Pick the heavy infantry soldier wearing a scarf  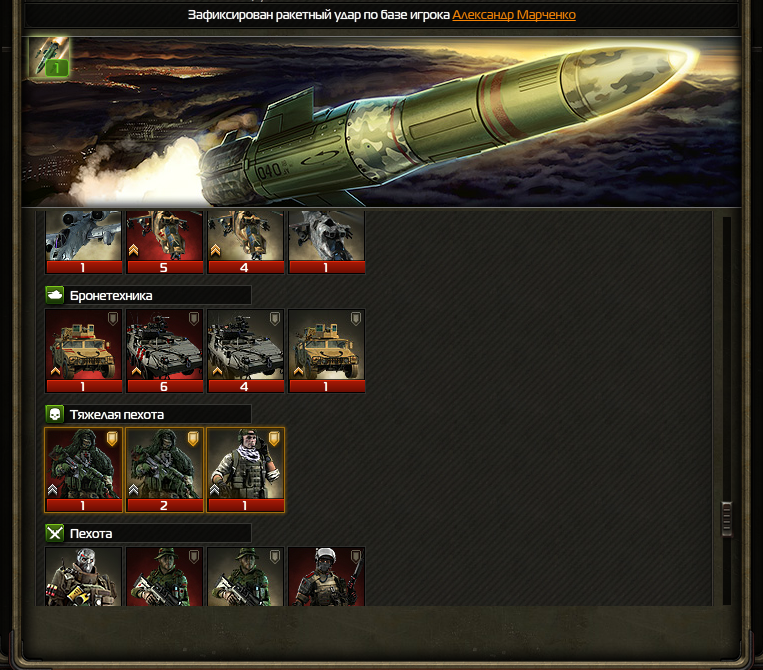tap(245, 469)
